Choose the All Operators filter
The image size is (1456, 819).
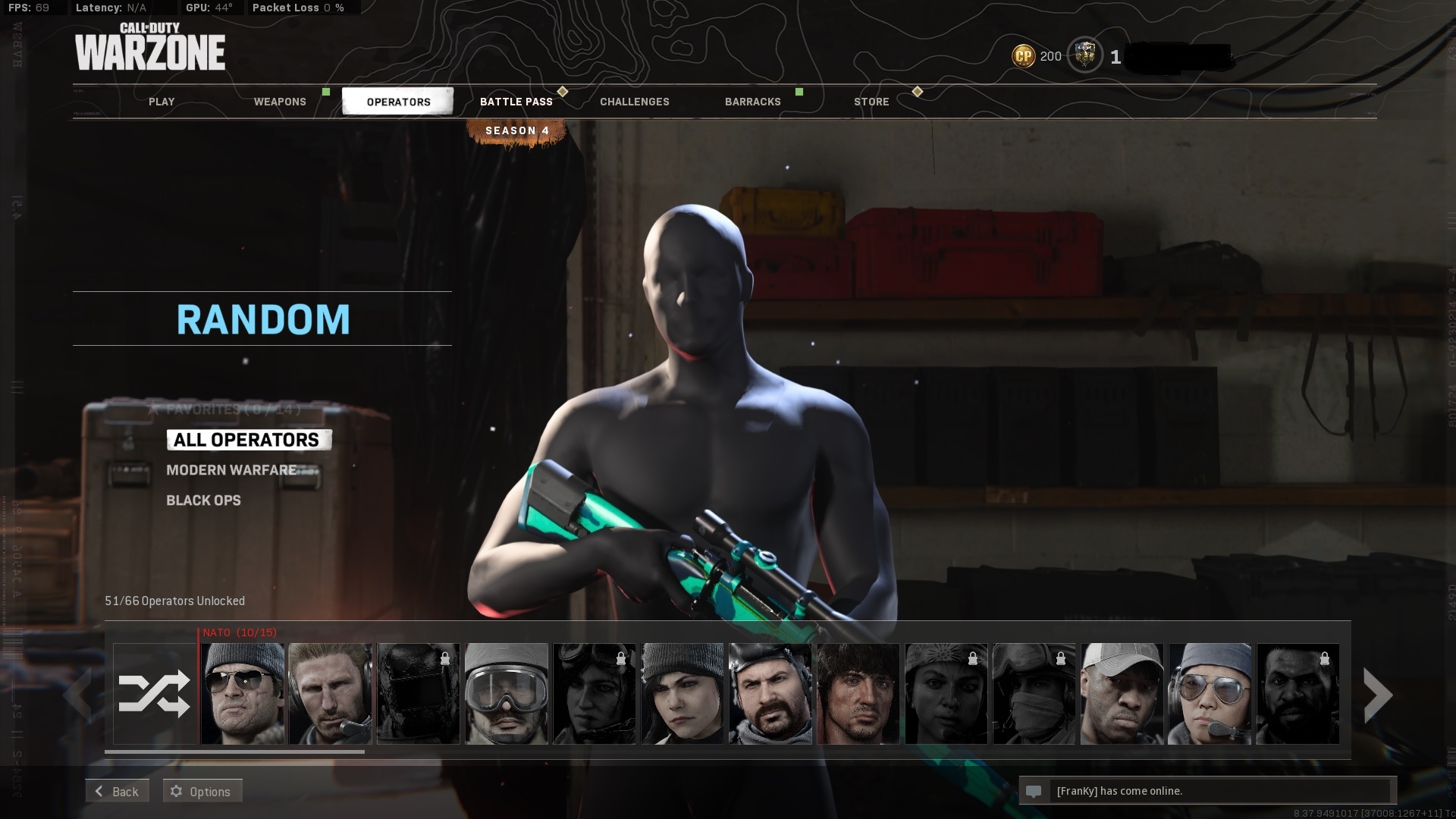coord(247,440)
